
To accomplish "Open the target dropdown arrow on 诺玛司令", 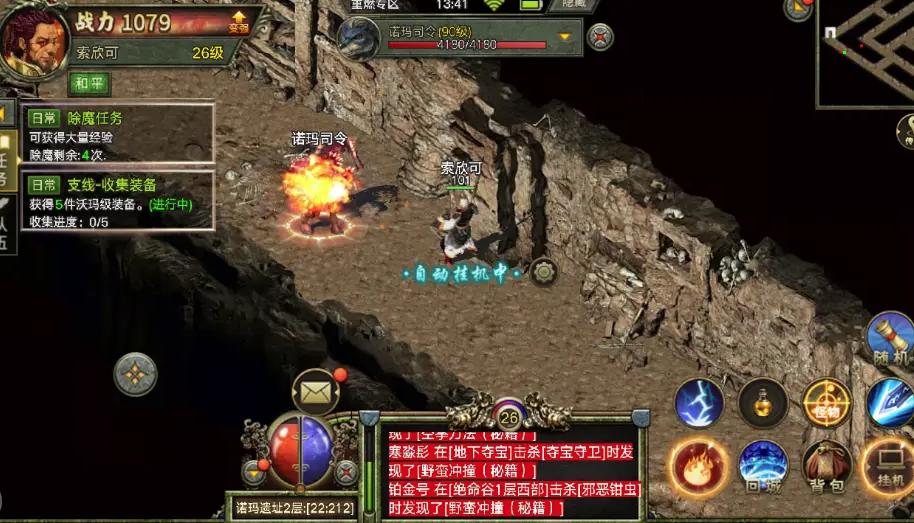I will tap(565, 37).
